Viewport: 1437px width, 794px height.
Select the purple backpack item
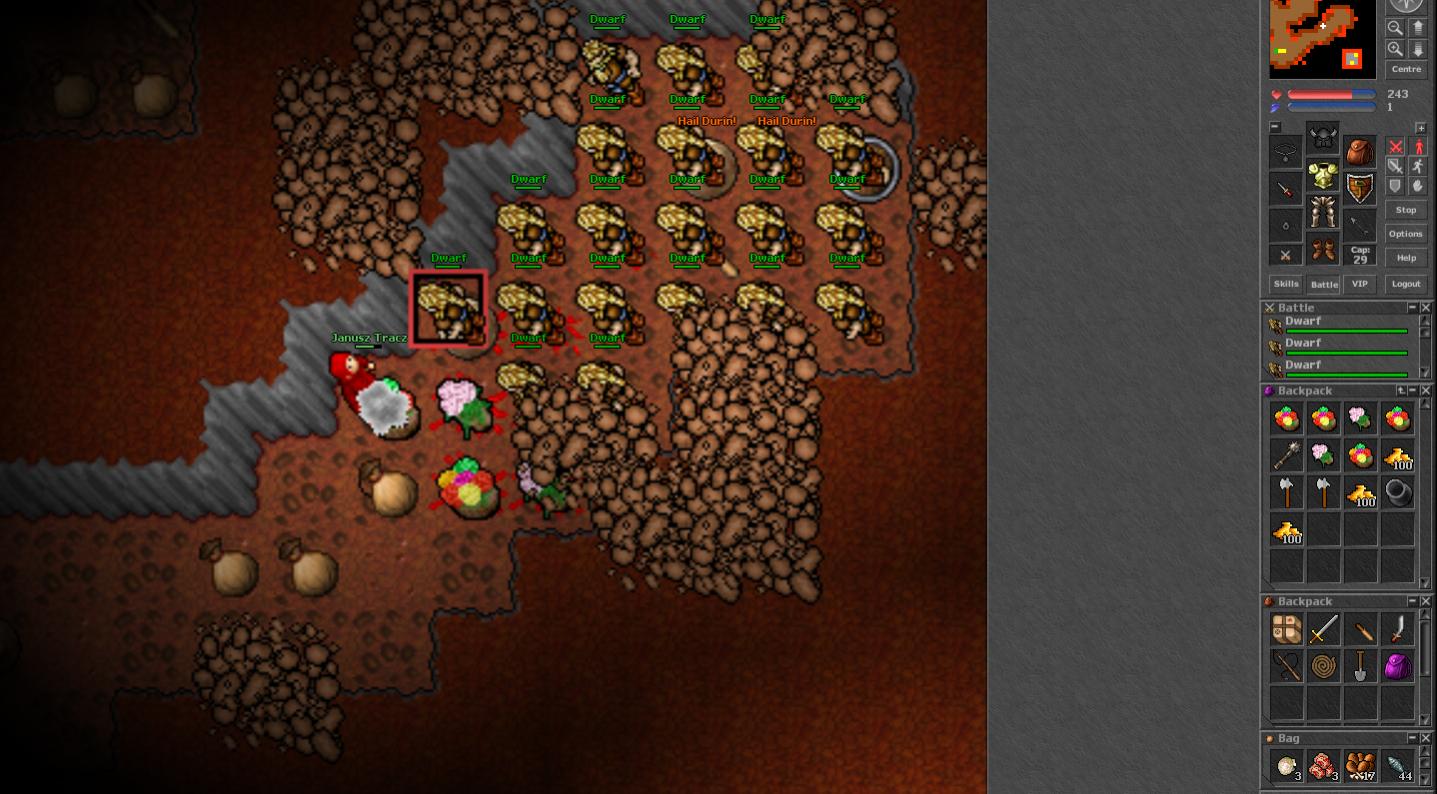pyautogui.click(x=1397, y=666)
